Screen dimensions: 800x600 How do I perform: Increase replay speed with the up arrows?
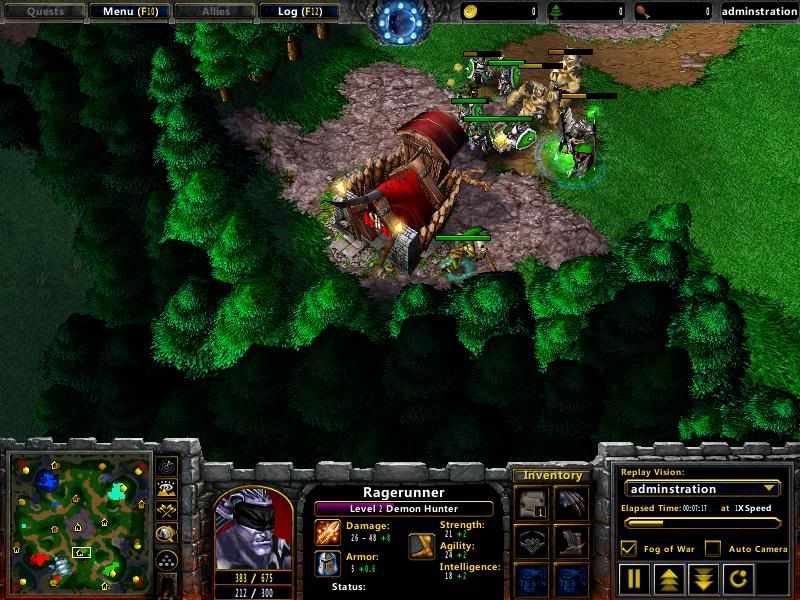coord(668,578)
